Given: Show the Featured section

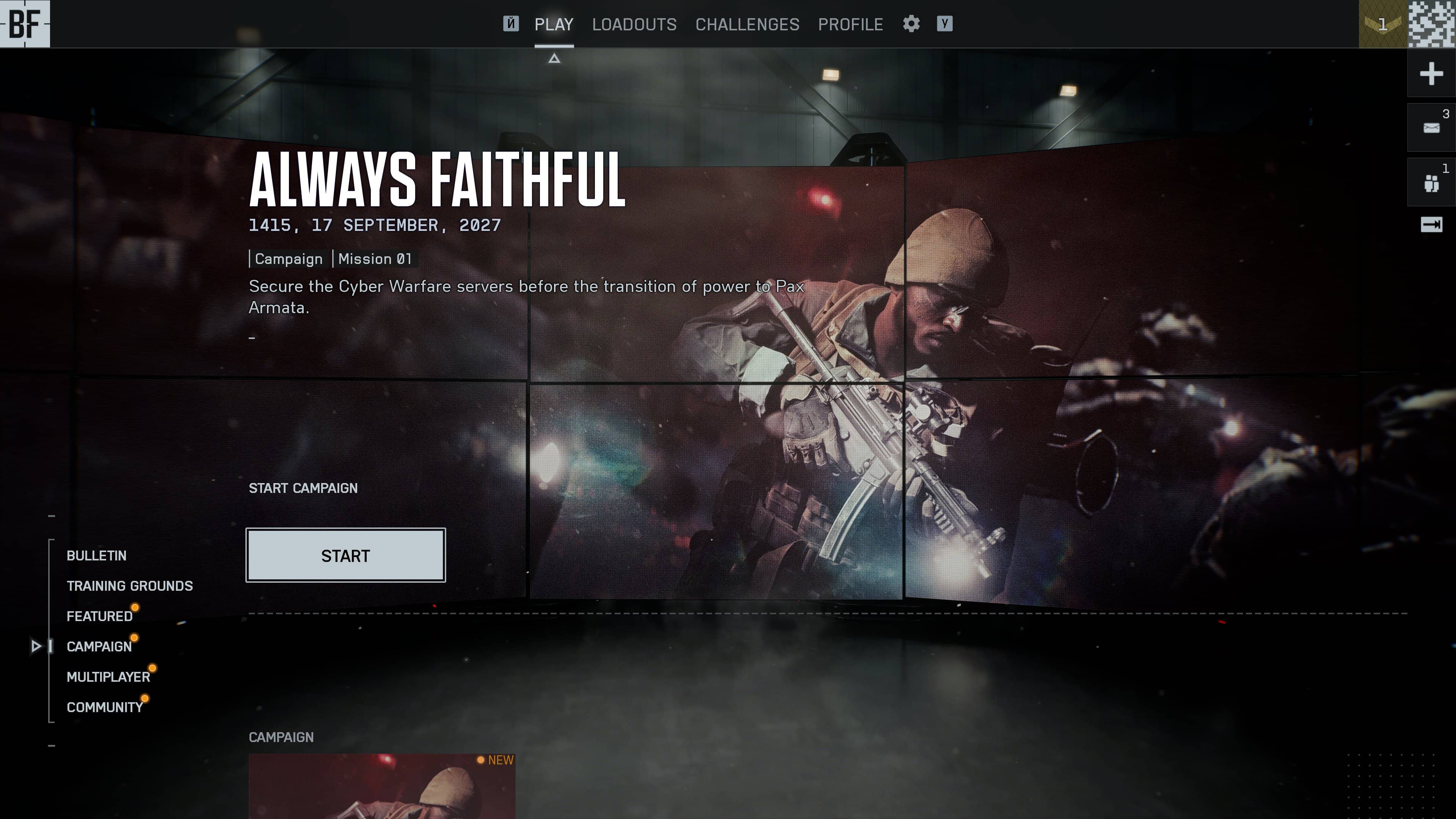Looking at the screenshot, I should (99, 616).
